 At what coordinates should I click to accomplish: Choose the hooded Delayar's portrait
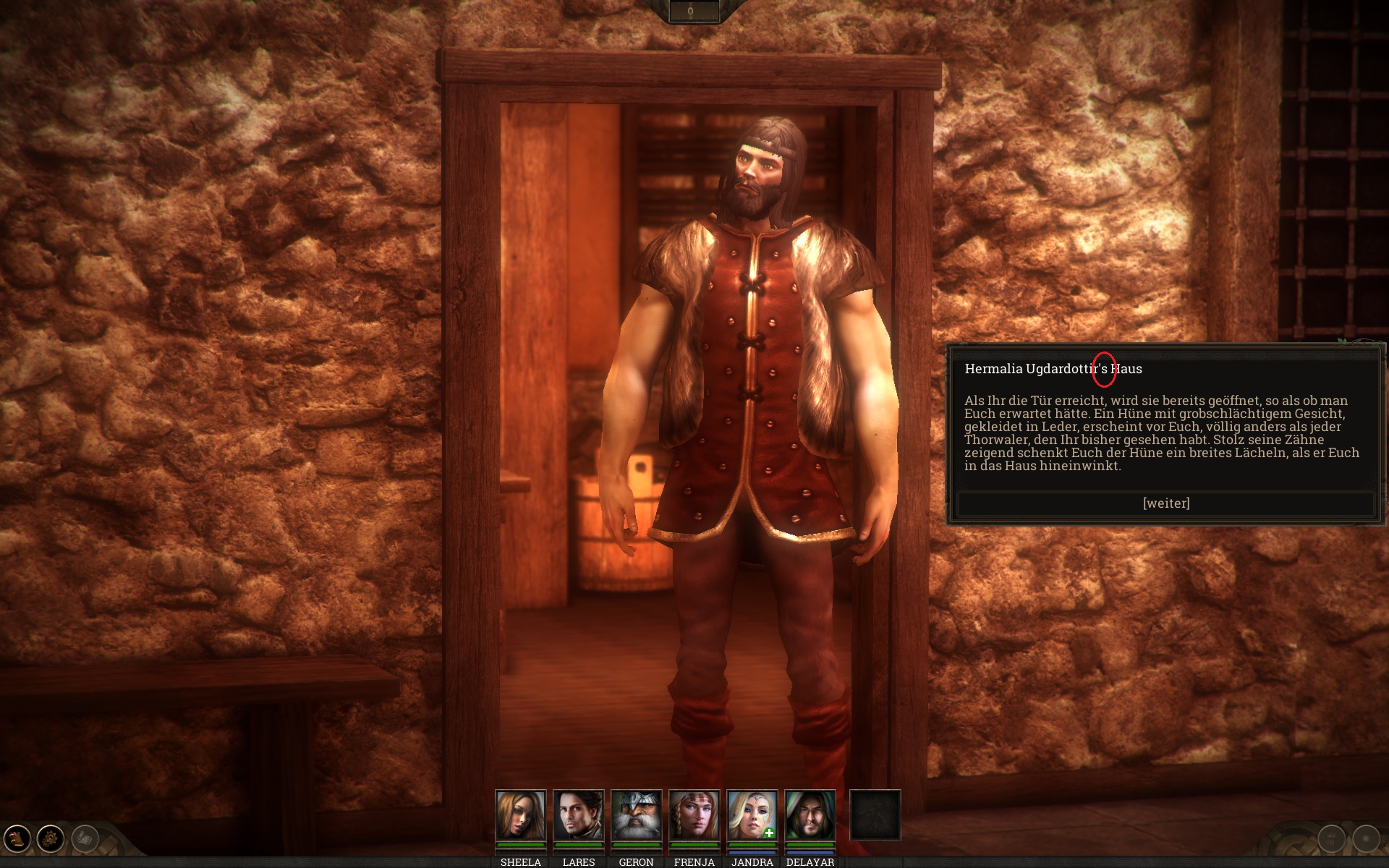[x=810, y=815]
